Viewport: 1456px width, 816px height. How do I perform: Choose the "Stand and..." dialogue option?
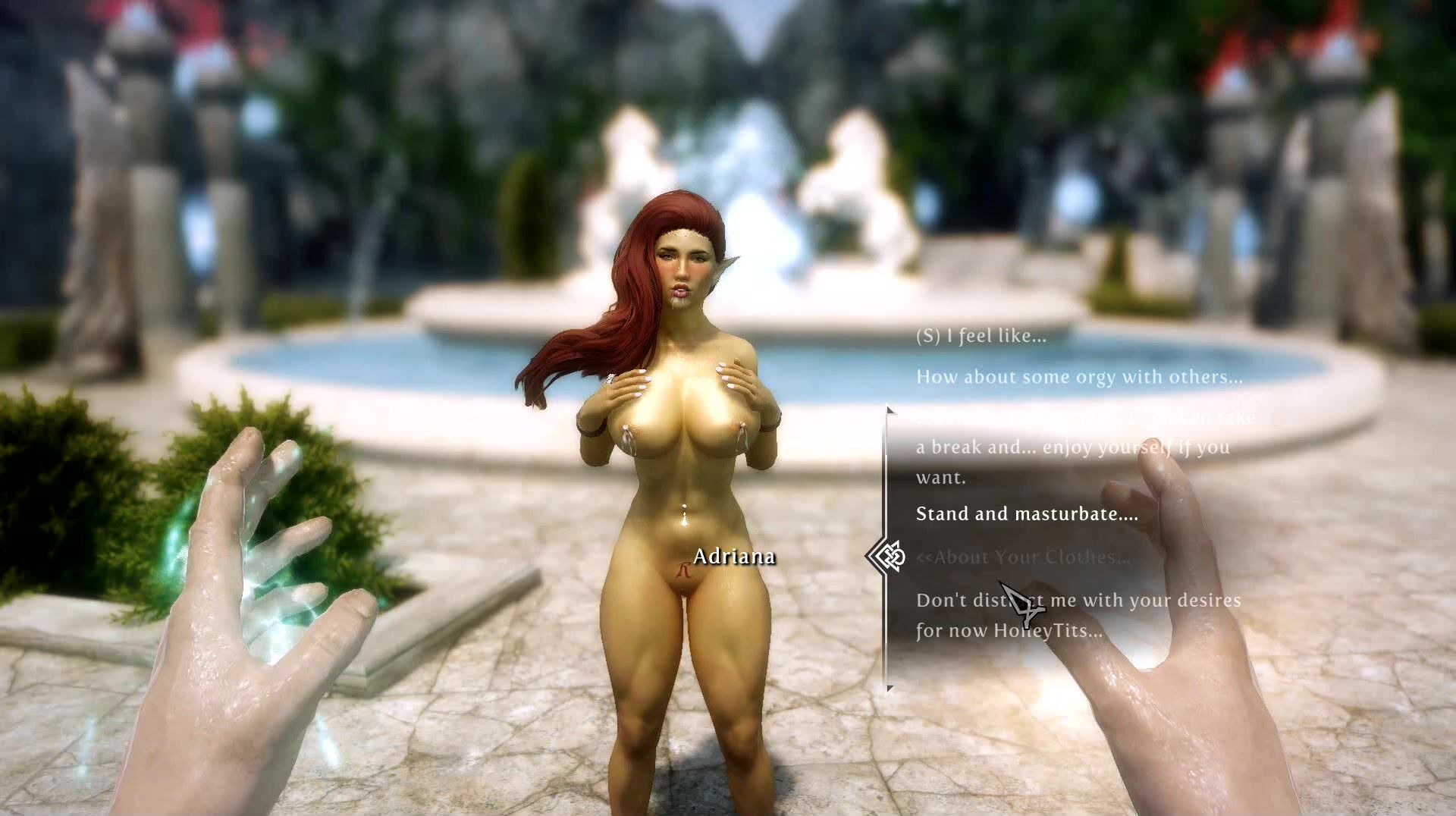tap(1027, 514)
